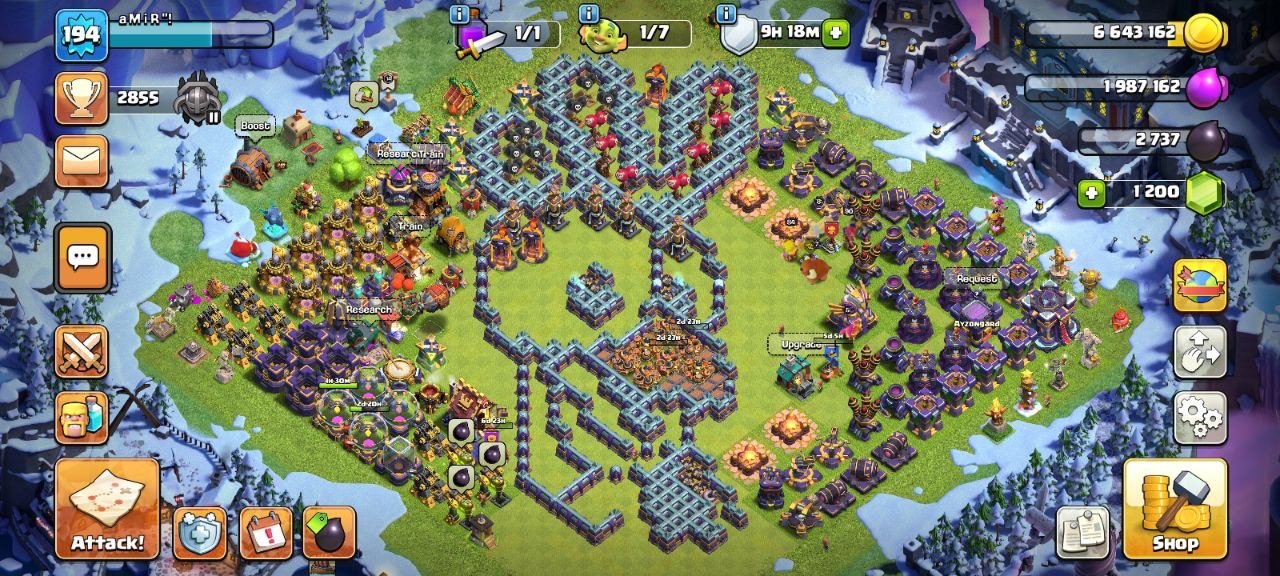The width and height of the screenshot is (1280, 576).
Task: Open the chat speech bubble panel
Action: pyautogui.click(x=81, y=257)
